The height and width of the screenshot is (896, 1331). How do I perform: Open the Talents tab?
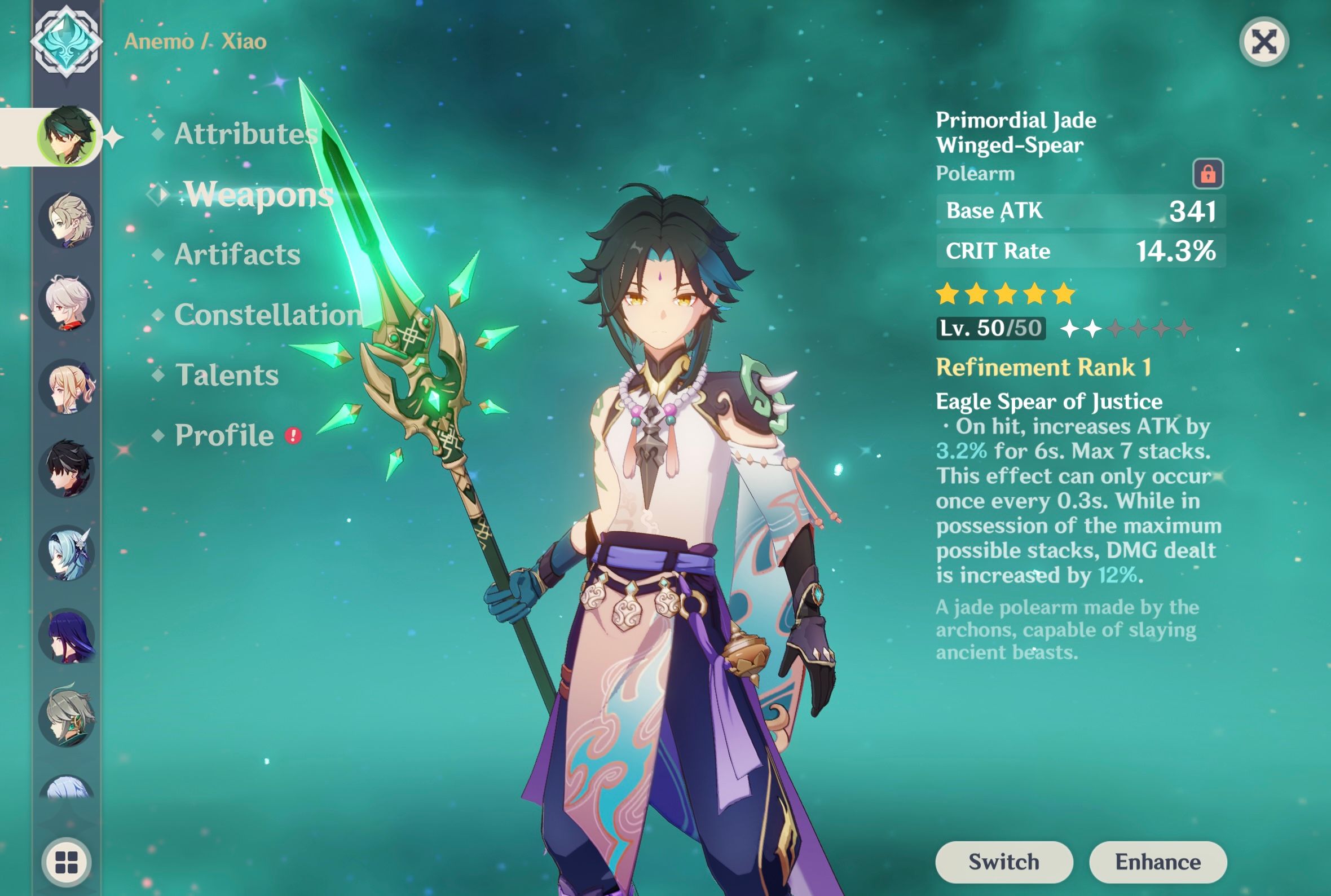(x=227, y=376)
